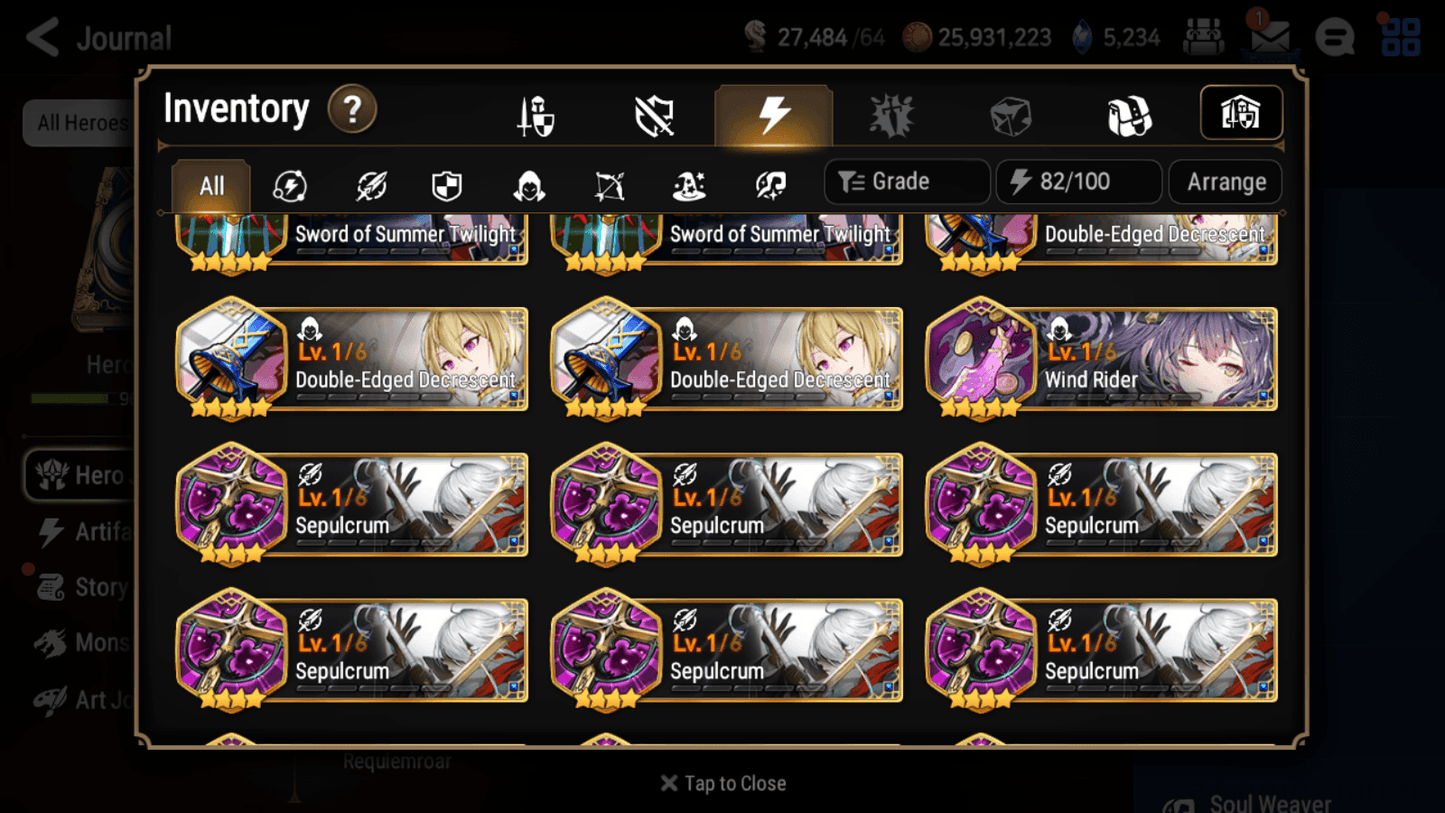
Task: Select the Knight shield class filter
Action: (x=446, y=185)
